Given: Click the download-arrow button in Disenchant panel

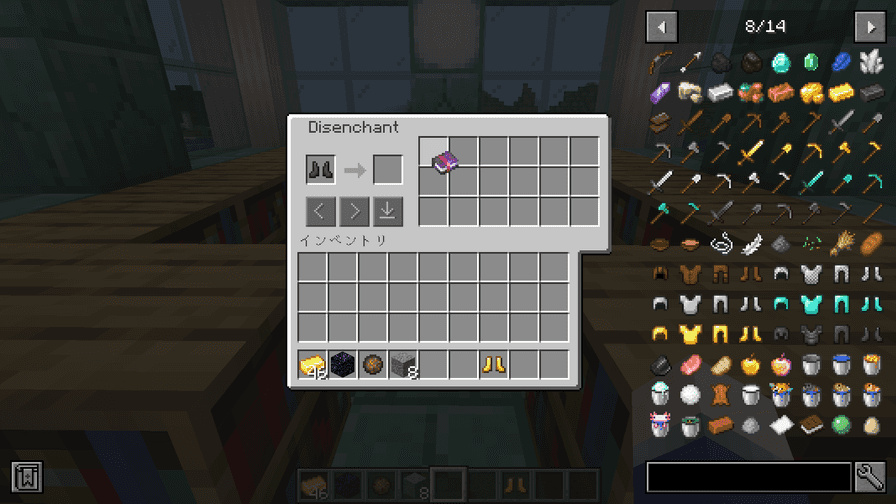Looking at the screenshot, I should pos(388,211).
